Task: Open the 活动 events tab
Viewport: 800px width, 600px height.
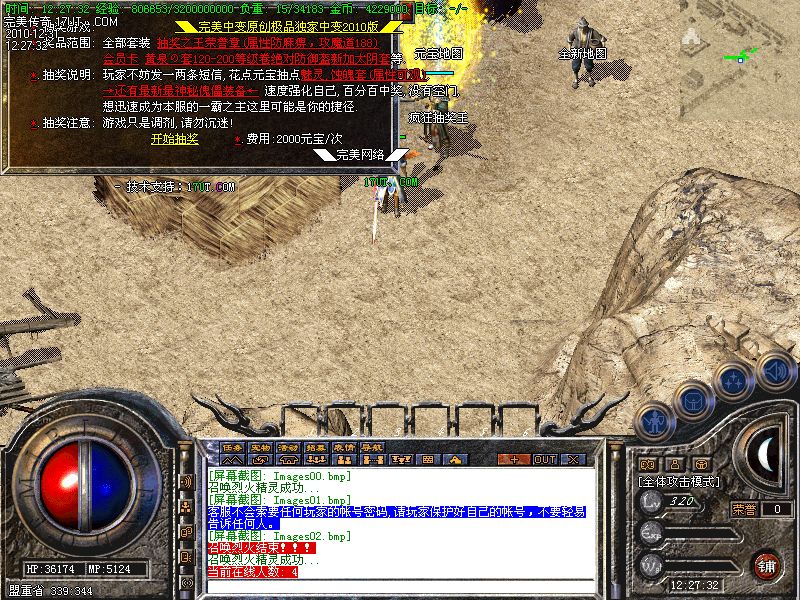Action: (x=288, y=447)
